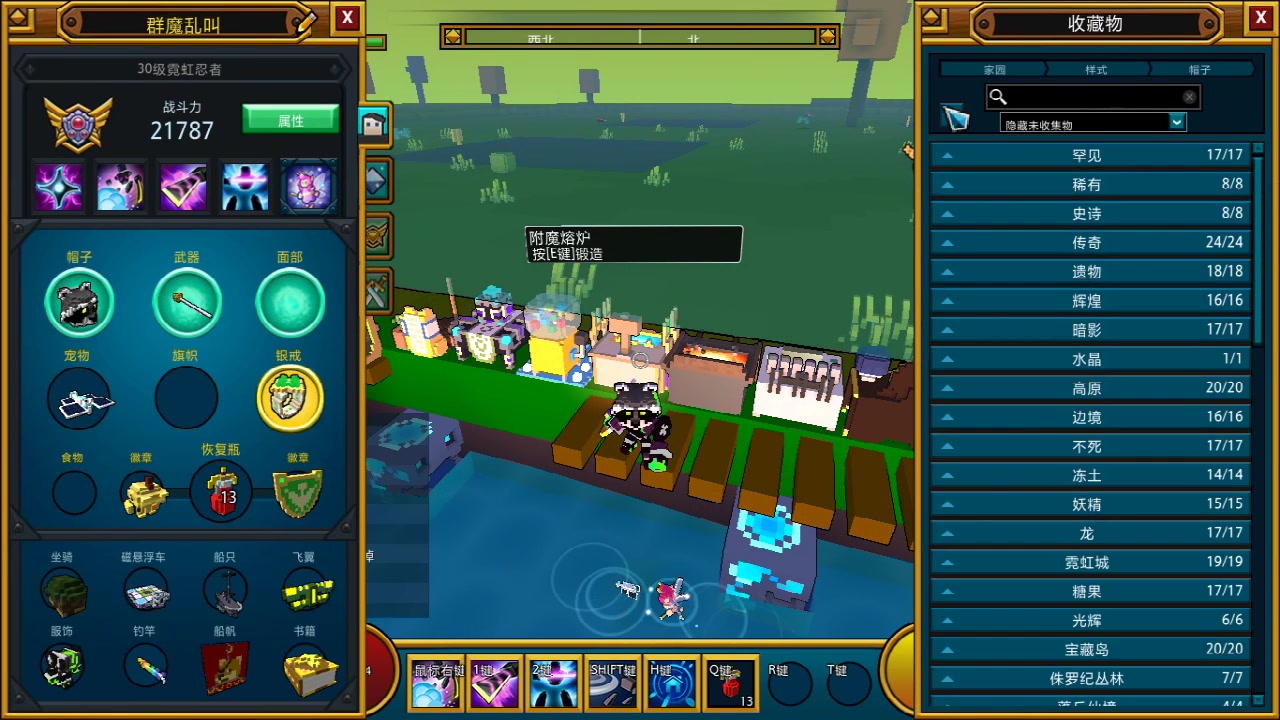The width and height of the screenshot is (1280, 720).
Task: Open the 银戒 ring slot
Action: point(290,398)
